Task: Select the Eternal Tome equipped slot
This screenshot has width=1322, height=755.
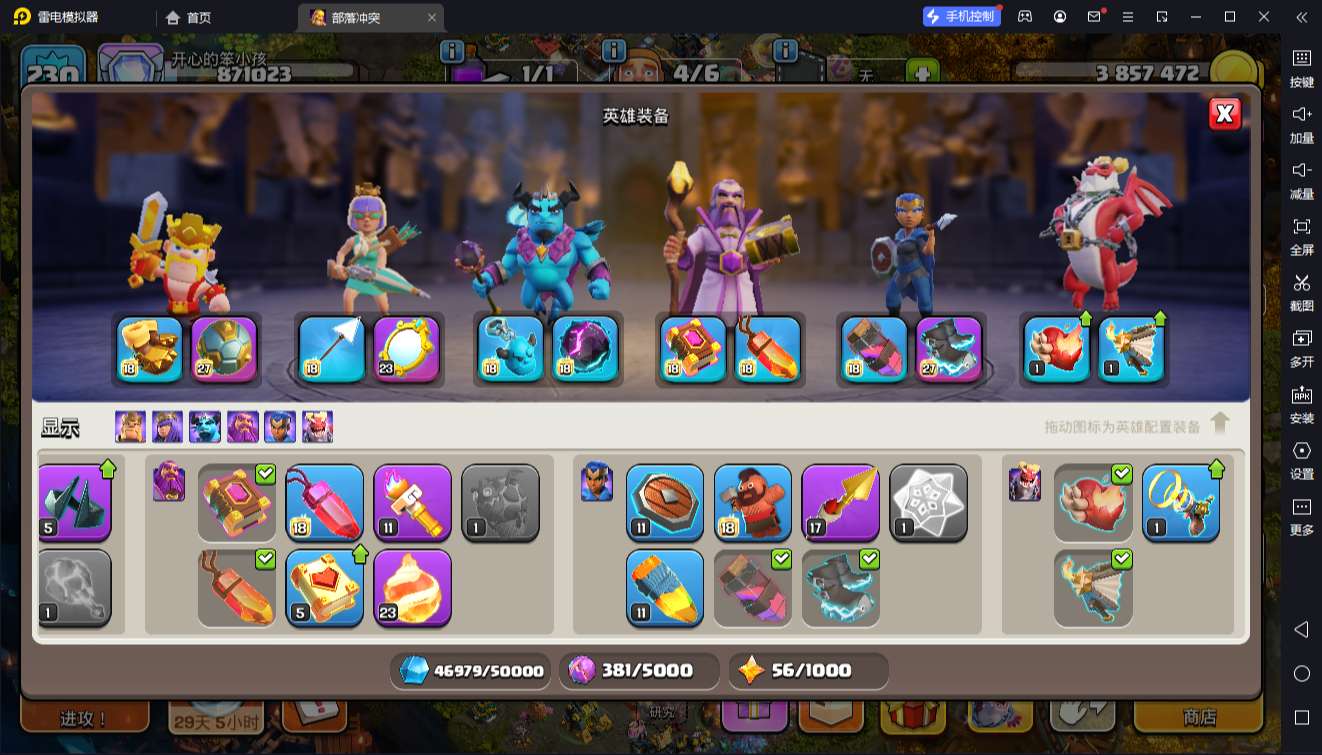Action: click(x=693, y=349)
